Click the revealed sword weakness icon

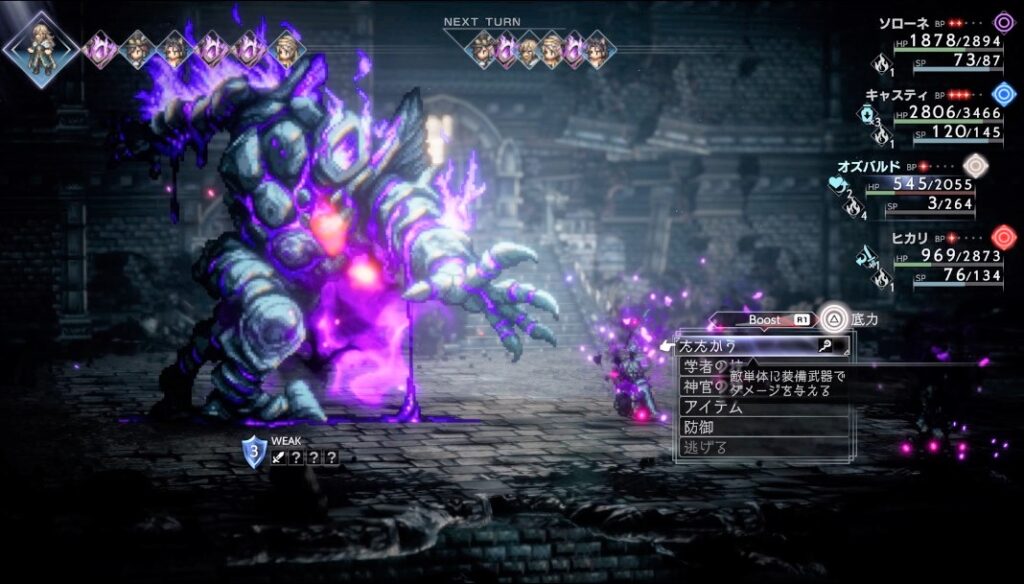point(277,458)
